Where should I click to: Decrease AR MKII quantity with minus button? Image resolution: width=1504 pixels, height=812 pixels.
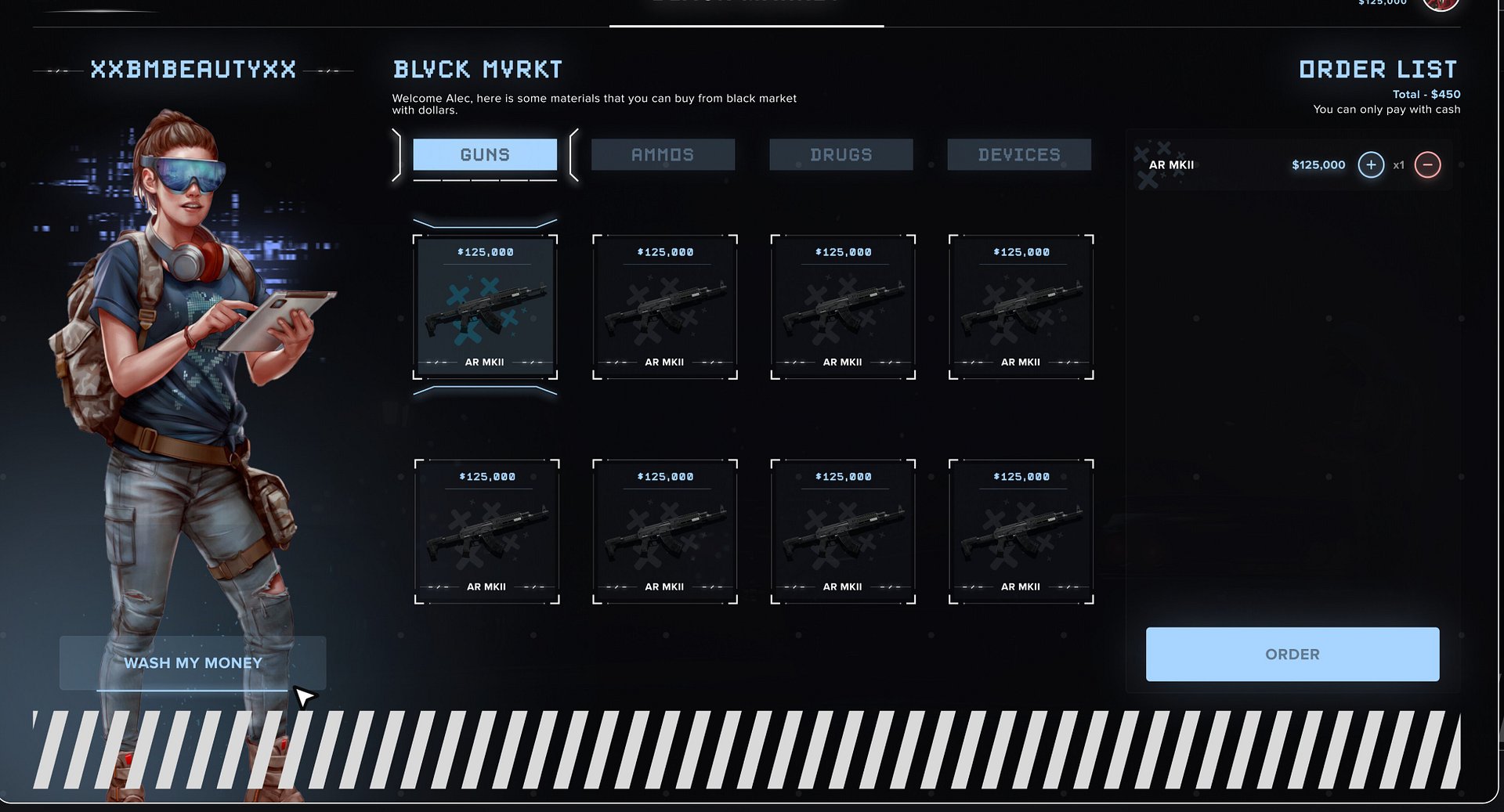point(1427,165)
